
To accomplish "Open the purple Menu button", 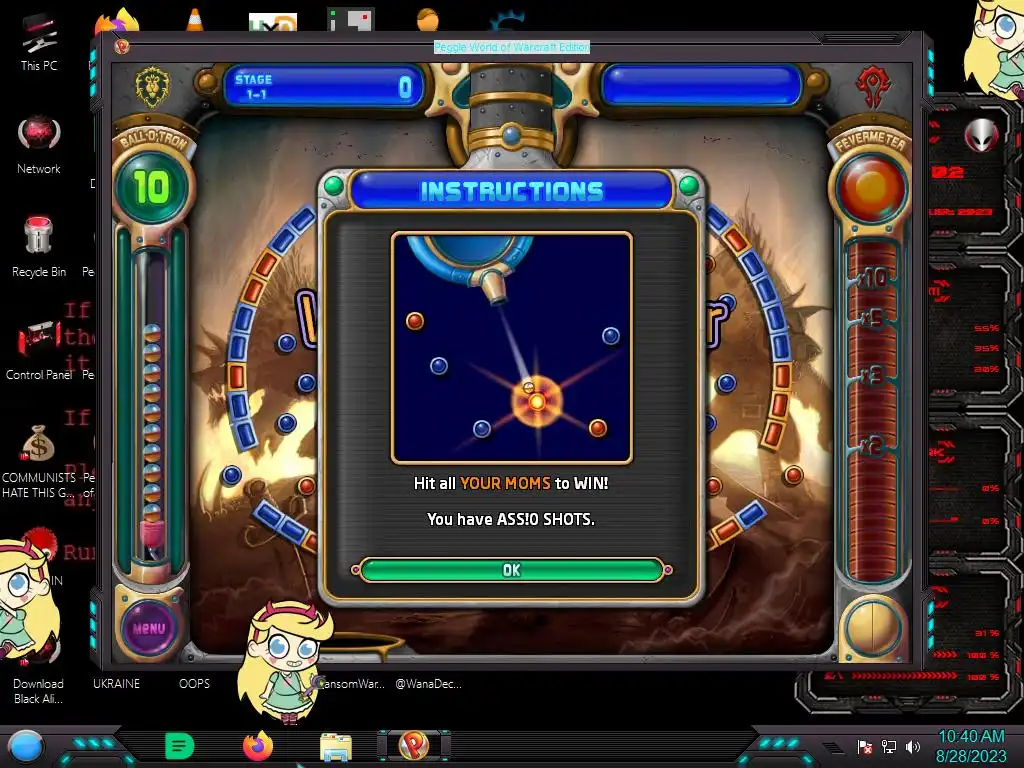I will point(149,629).
